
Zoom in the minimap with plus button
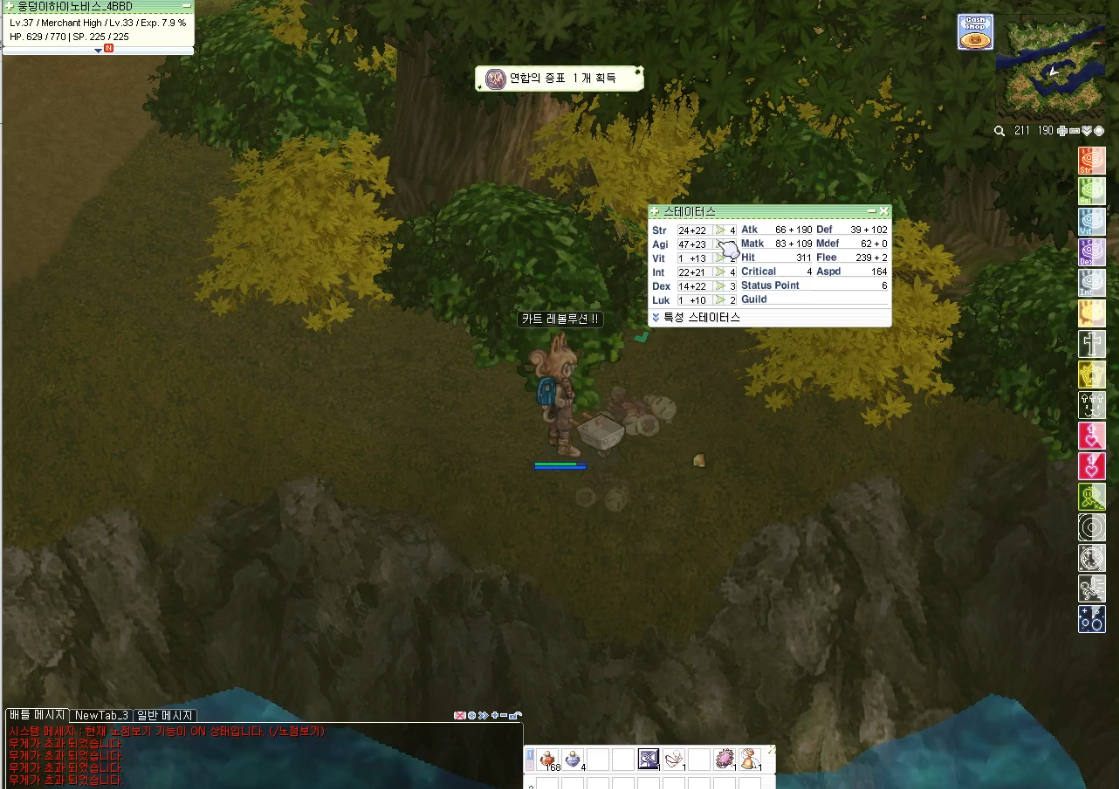click(1062, 131)
